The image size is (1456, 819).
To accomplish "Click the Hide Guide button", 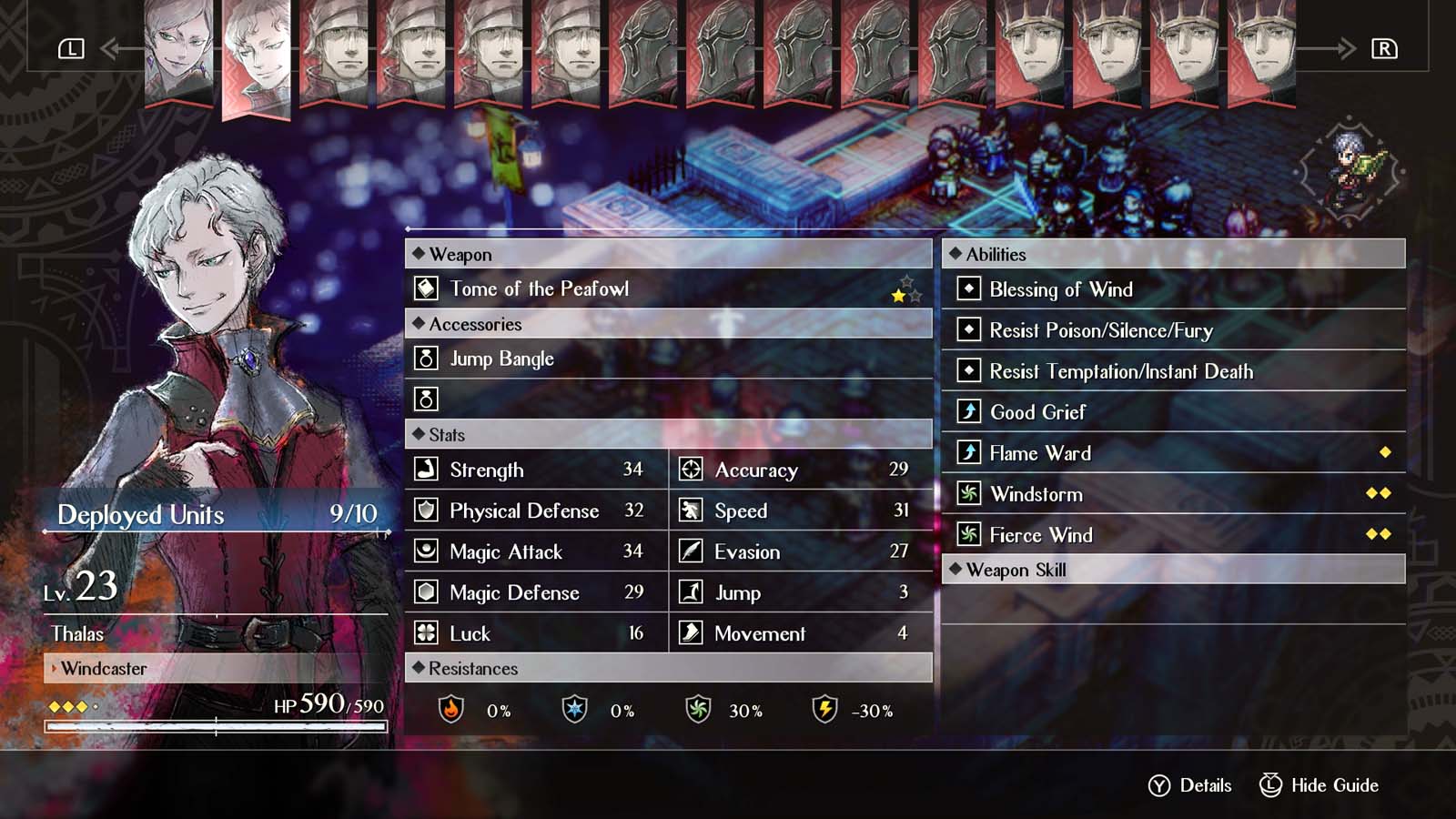I will tap(1319, 784).
